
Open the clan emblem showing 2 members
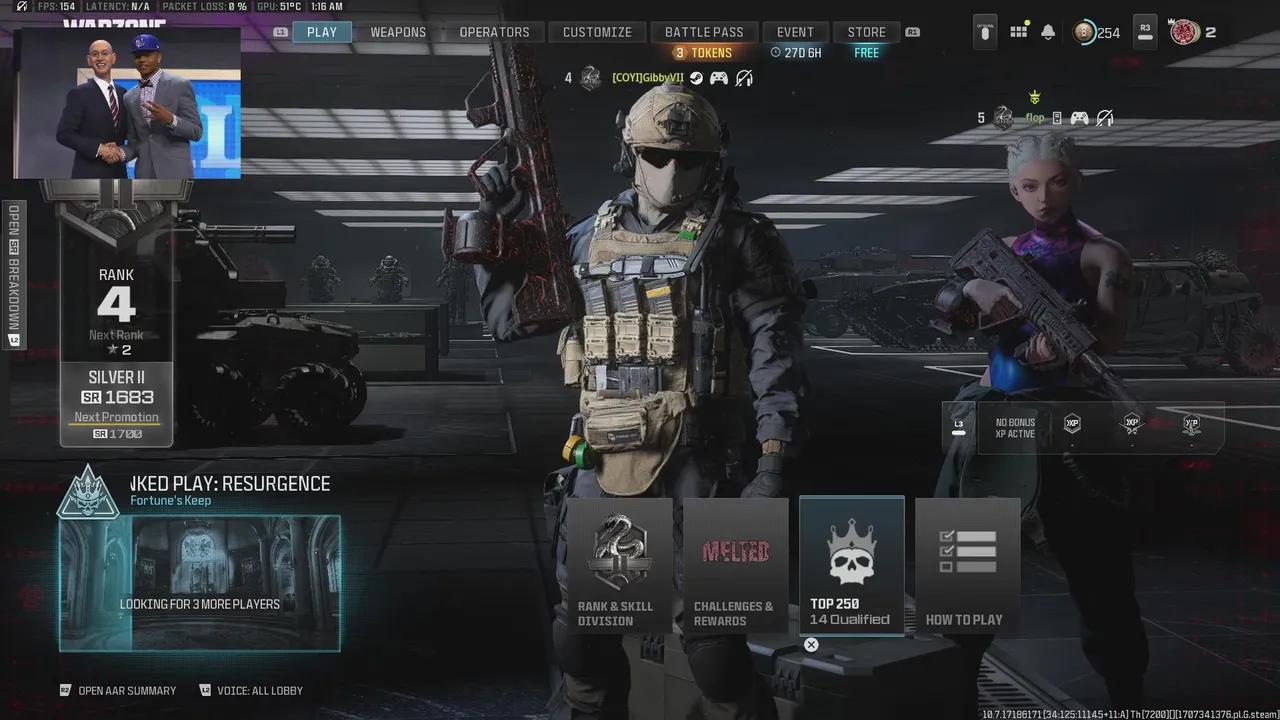[1186, 32]
